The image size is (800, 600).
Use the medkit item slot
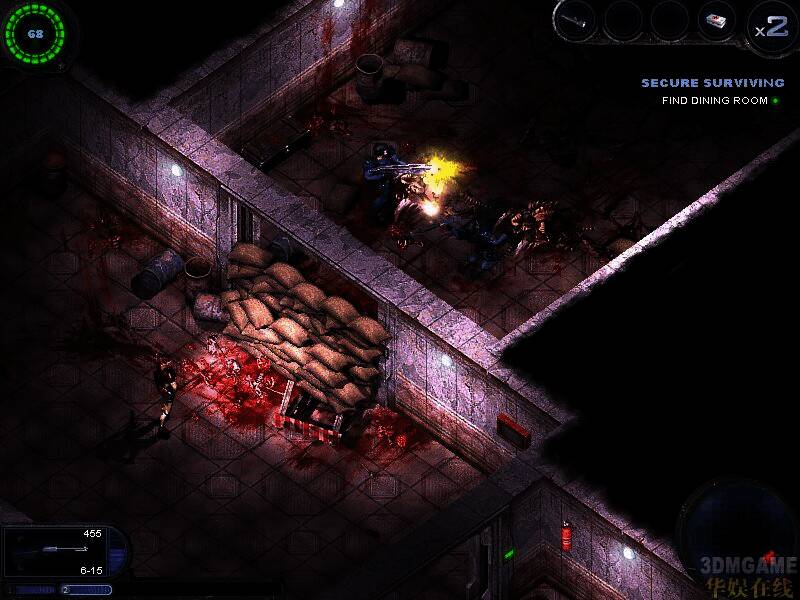[716, 22]
